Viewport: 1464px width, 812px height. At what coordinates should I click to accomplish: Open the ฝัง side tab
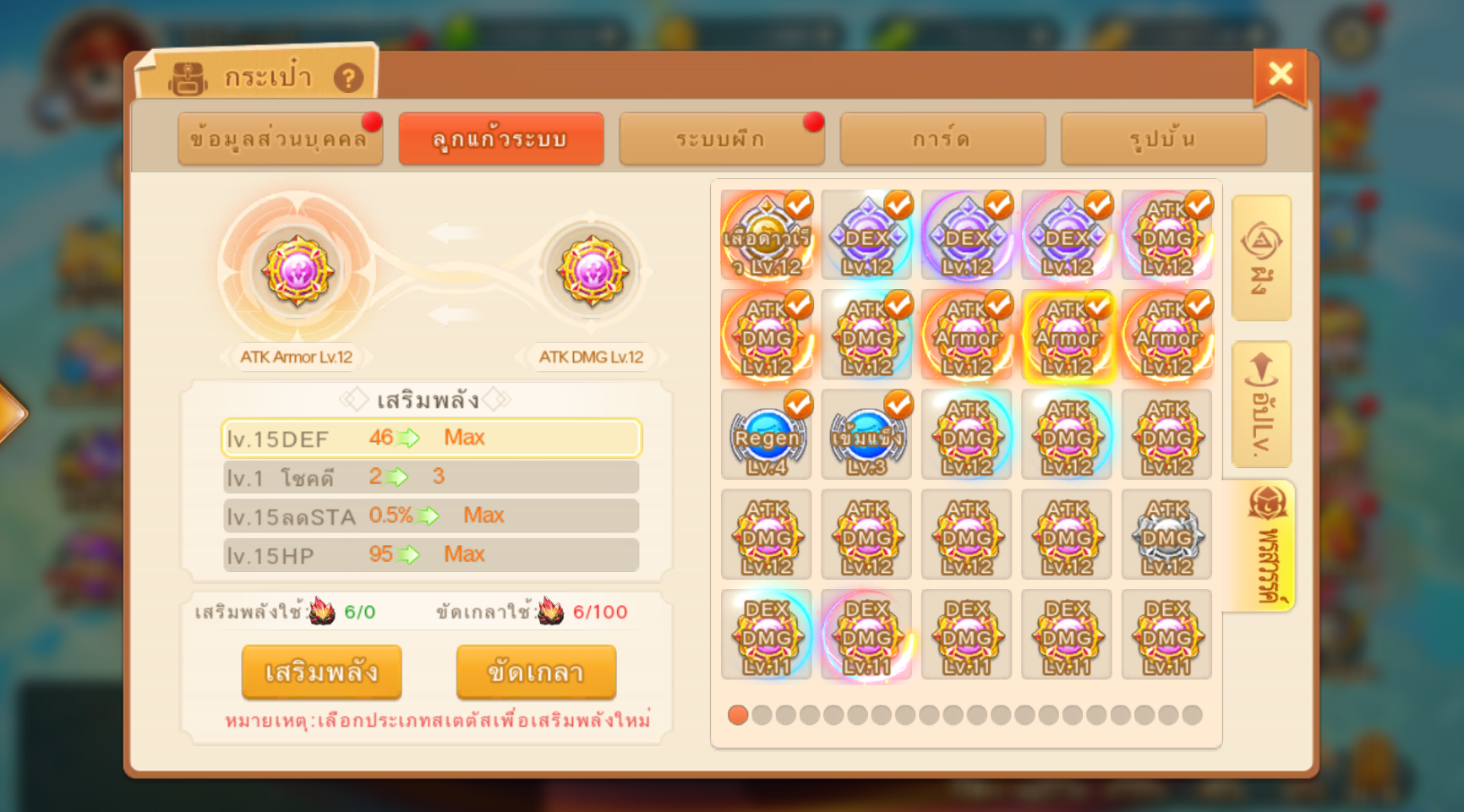tap(1261, 258)
